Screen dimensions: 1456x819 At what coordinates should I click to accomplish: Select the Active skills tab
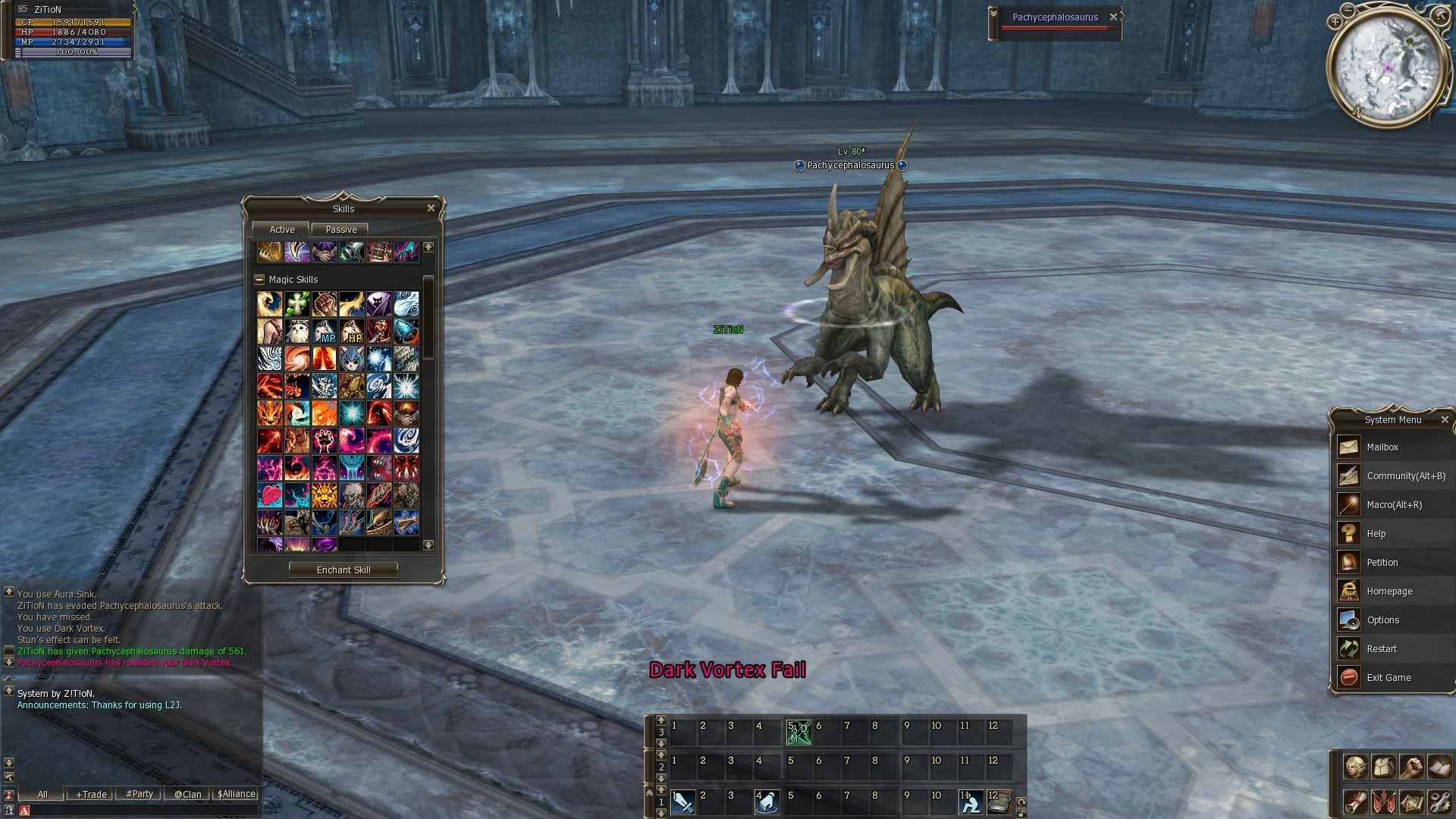point(281,229)
